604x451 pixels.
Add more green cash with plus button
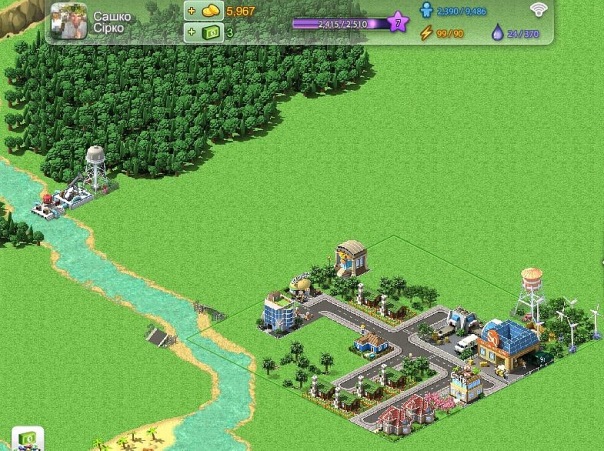tap(191, 32)
